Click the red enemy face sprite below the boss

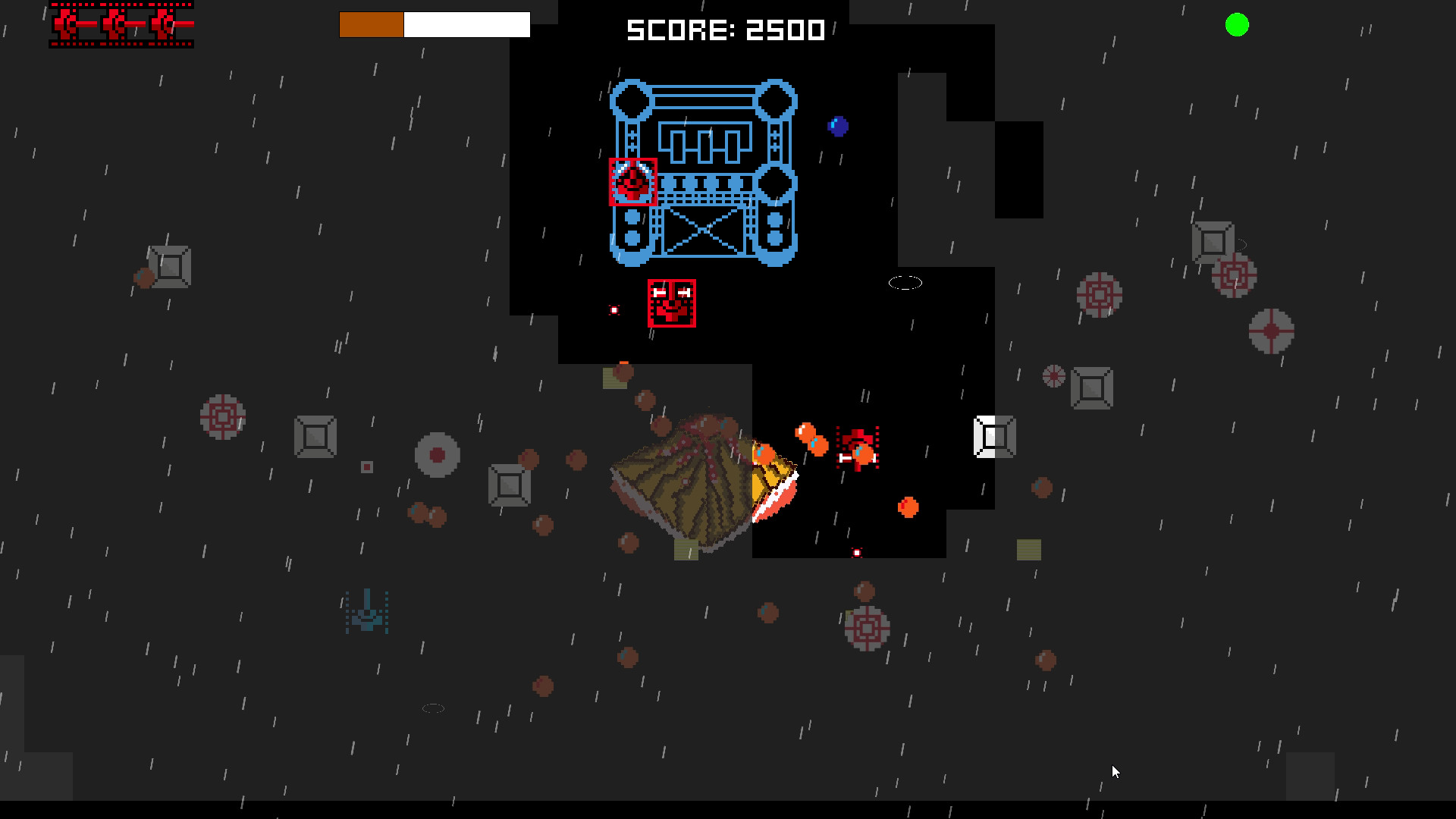(x=672, y=303)
